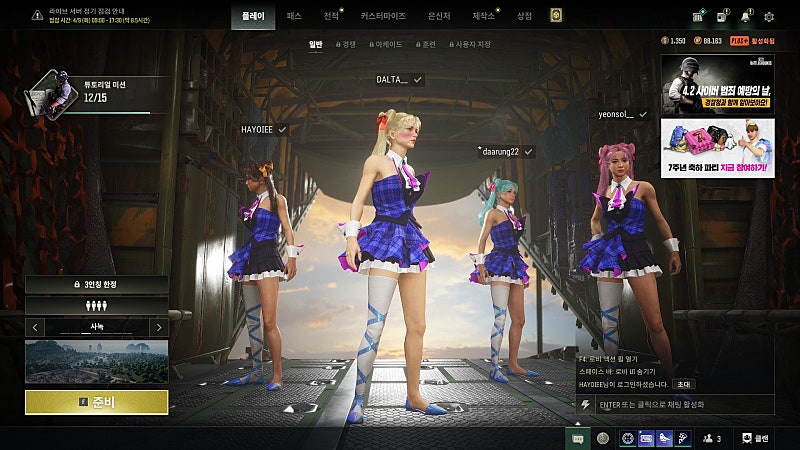Viewport: 800px width, 450px height.
Task: Click the previous map arrow beside 사녹
Action: pyautogui.click(x=35, y=327)
